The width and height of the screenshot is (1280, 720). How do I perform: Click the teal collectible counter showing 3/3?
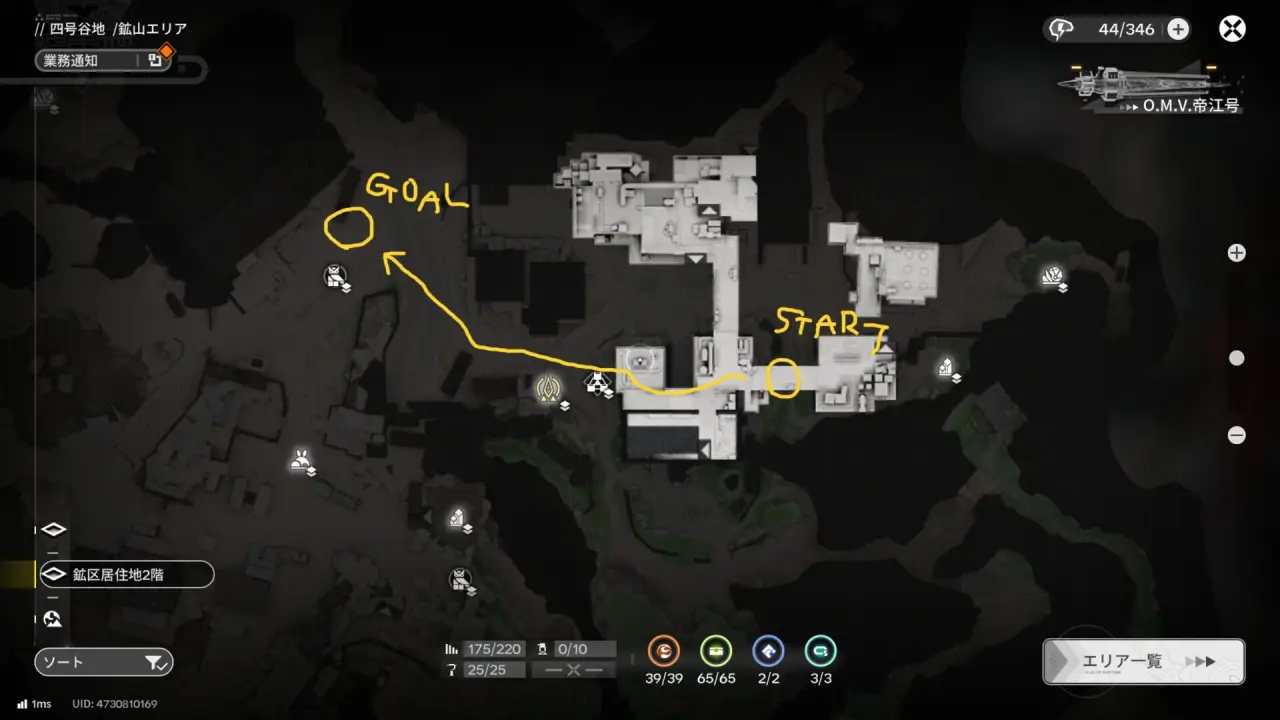pos(820,653)
